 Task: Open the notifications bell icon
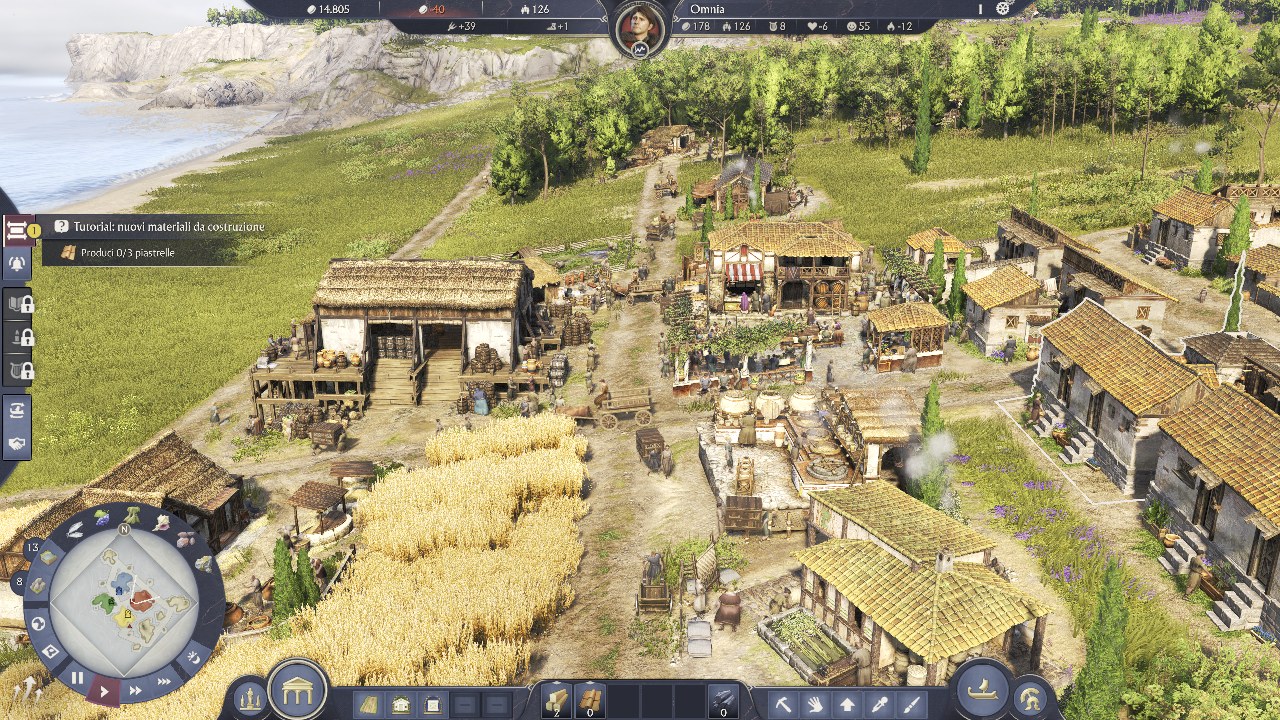tap(17, 263)
